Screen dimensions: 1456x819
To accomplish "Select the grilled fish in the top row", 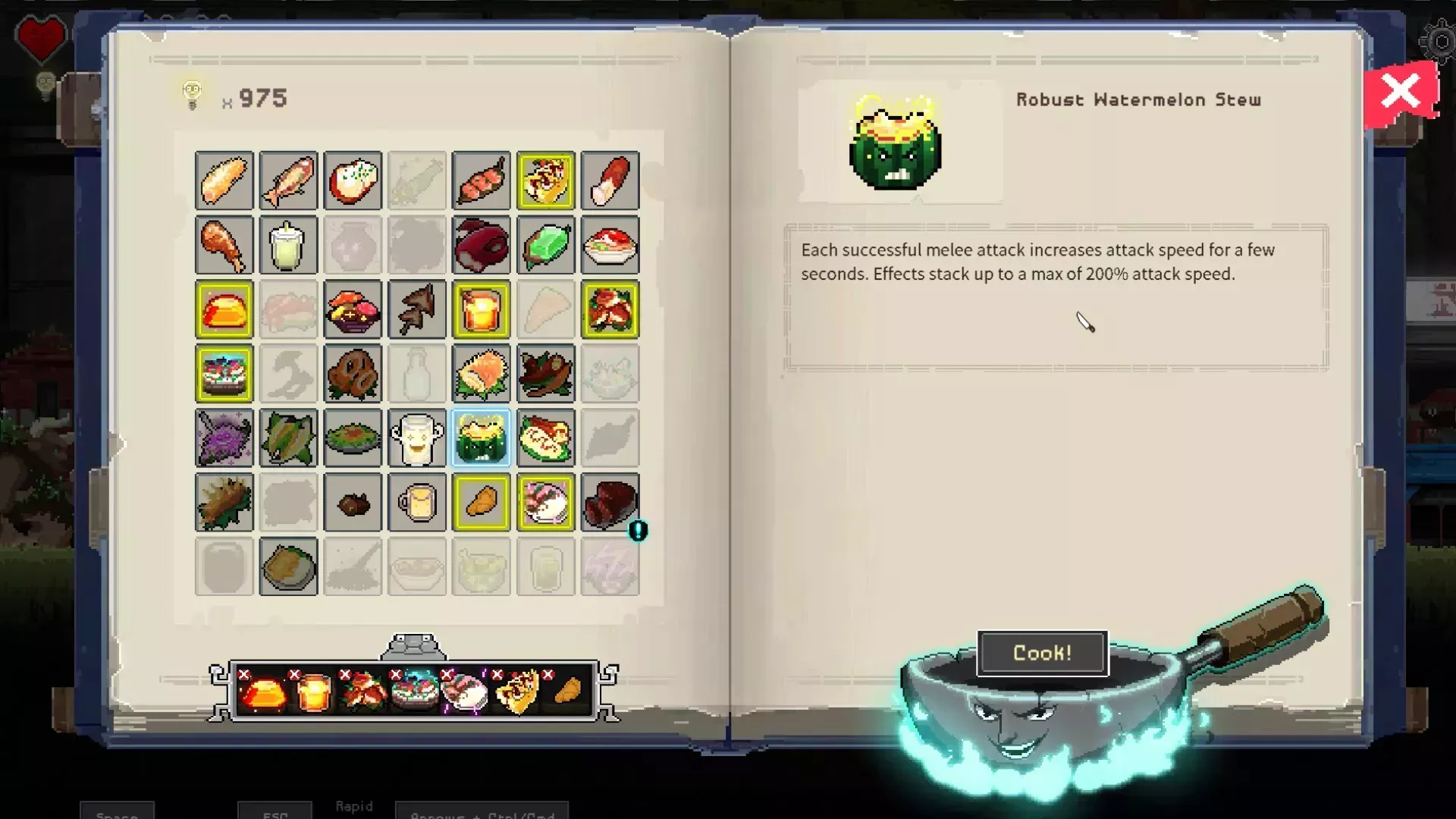I will click(x=288, y=180).
